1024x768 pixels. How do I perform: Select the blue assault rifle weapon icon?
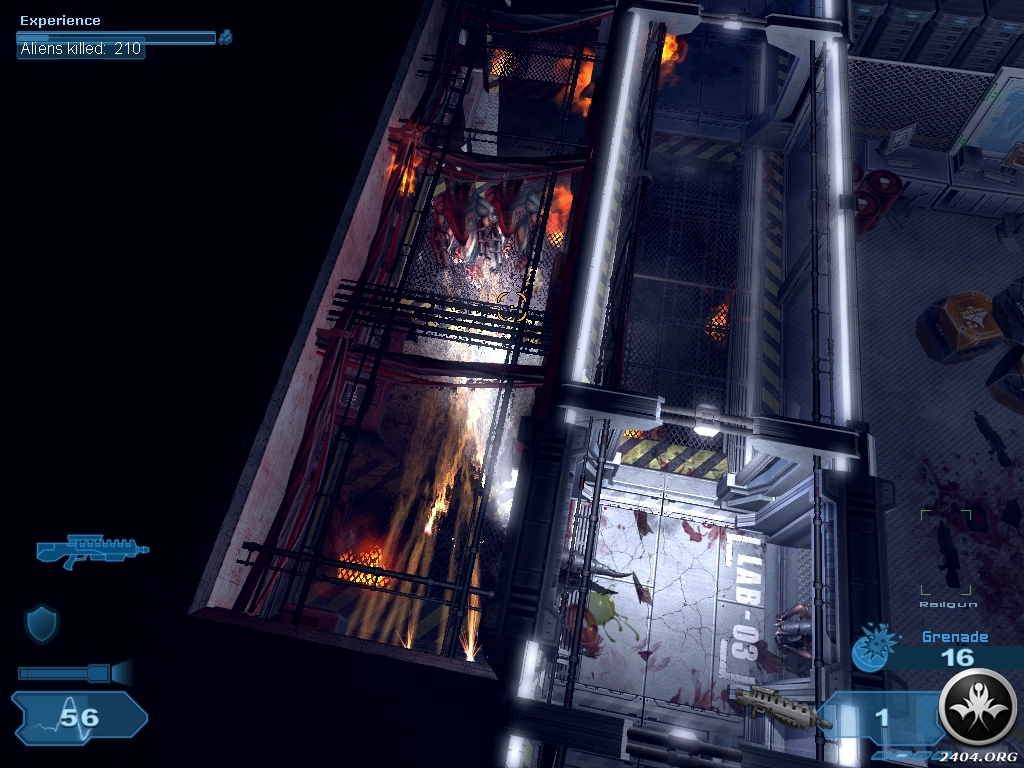point(92,550)
